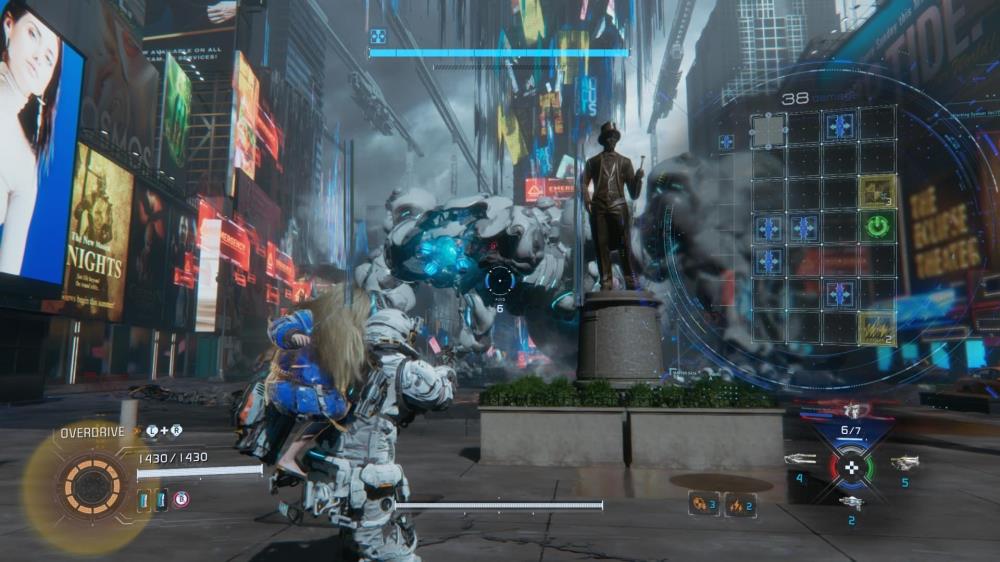Select the equipped weapon above 6/7
The width and height of the screenshot is (1000, 562).
coord(852,410)
